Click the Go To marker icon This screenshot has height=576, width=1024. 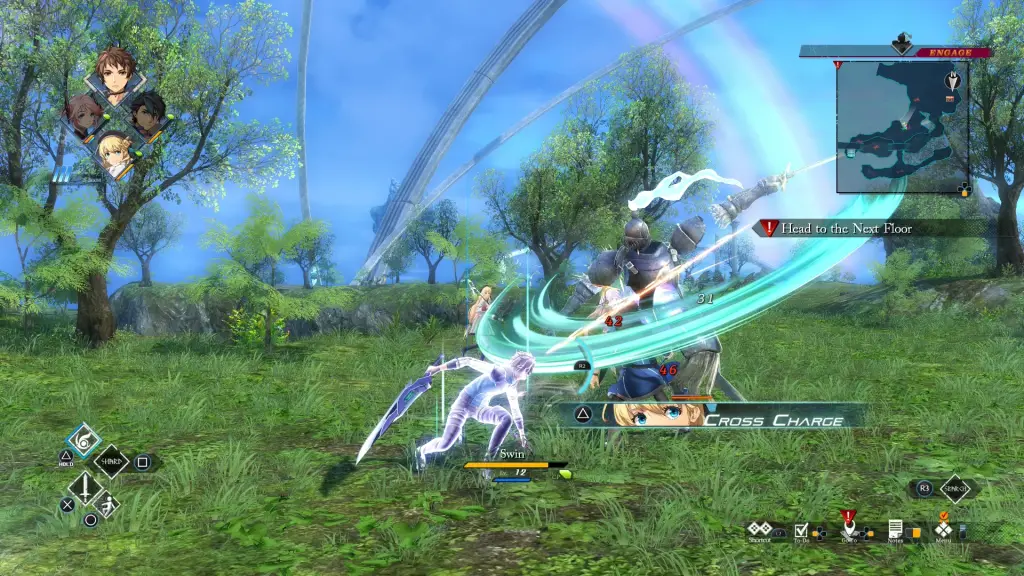coord(848,526)
